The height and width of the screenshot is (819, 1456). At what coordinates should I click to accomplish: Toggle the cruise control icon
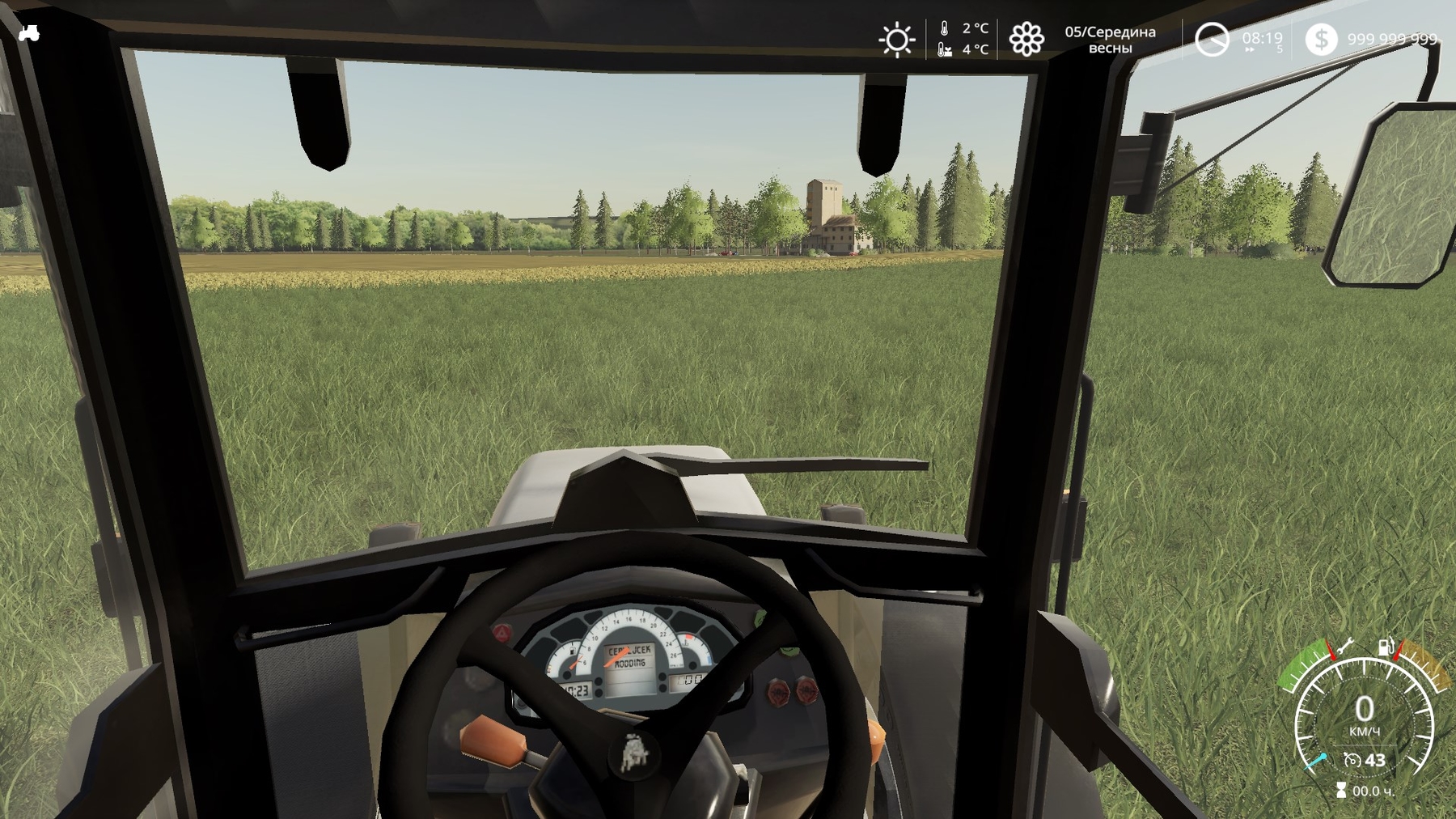[x=1352, y=760]
